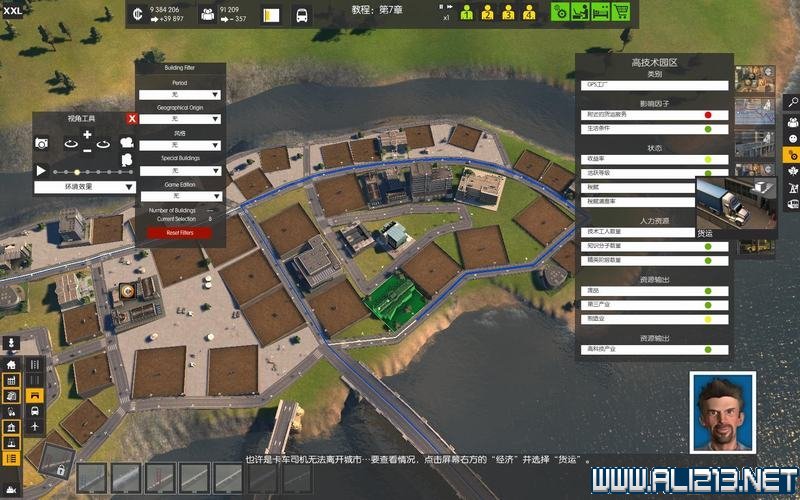Screen dimensions: 800x500
Task: Start the camera tool play button
Action: [x=41, y=171]
